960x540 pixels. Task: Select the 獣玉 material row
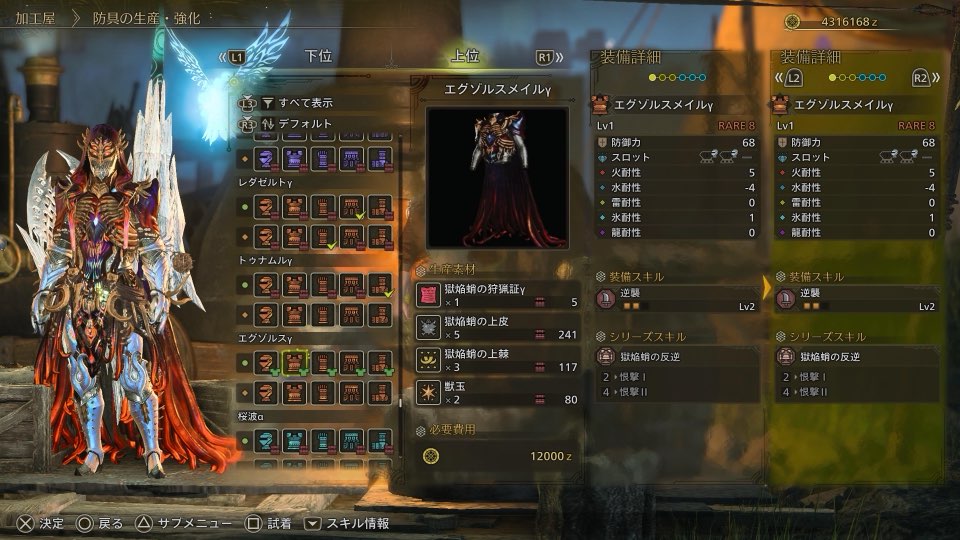(497, 392)
